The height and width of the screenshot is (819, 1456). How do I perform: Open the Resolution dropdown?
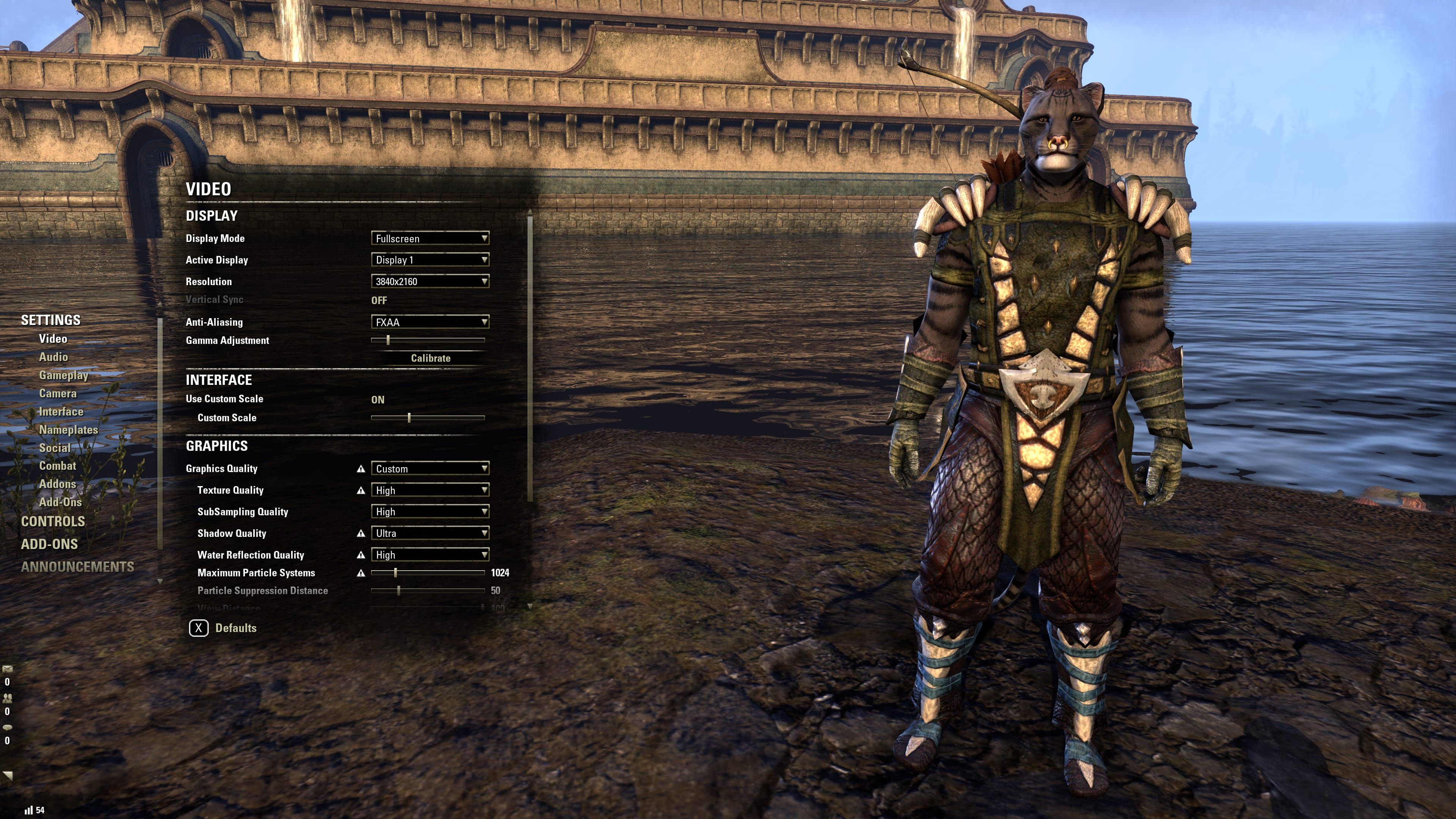click(x=430, y=281)
